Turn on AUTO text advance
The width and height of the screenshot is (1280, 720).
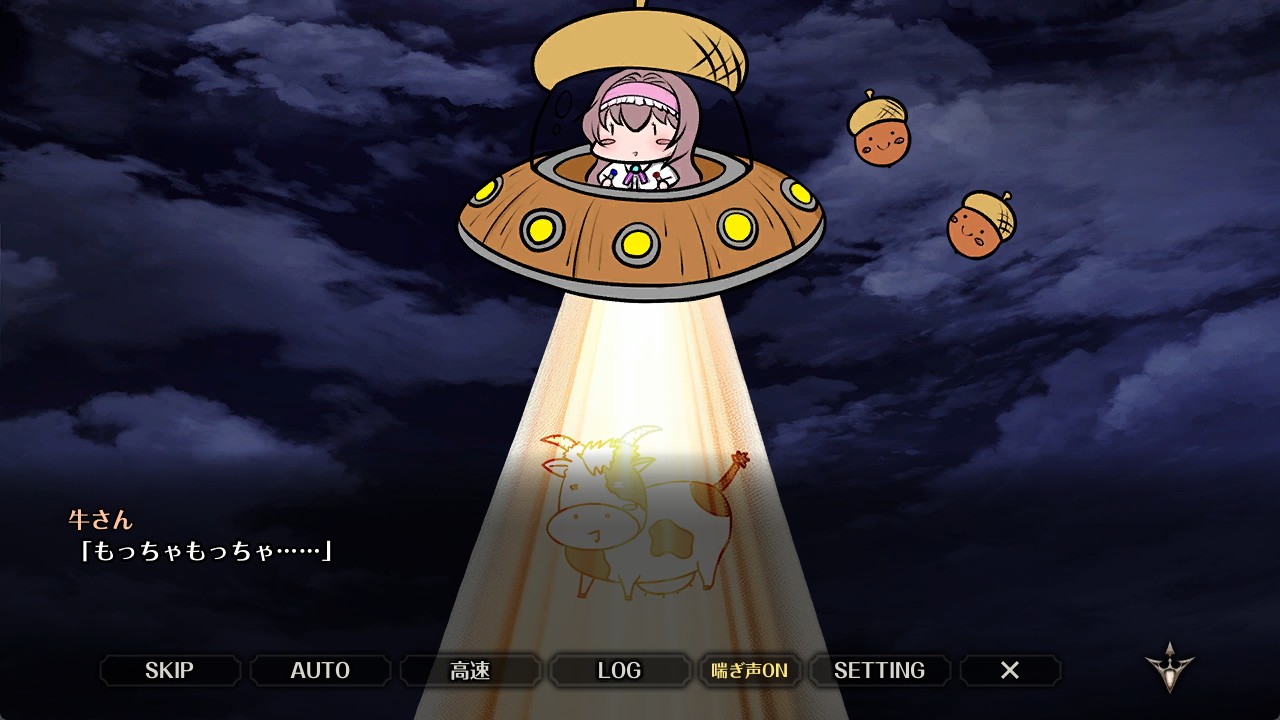[x=320, y=670]
